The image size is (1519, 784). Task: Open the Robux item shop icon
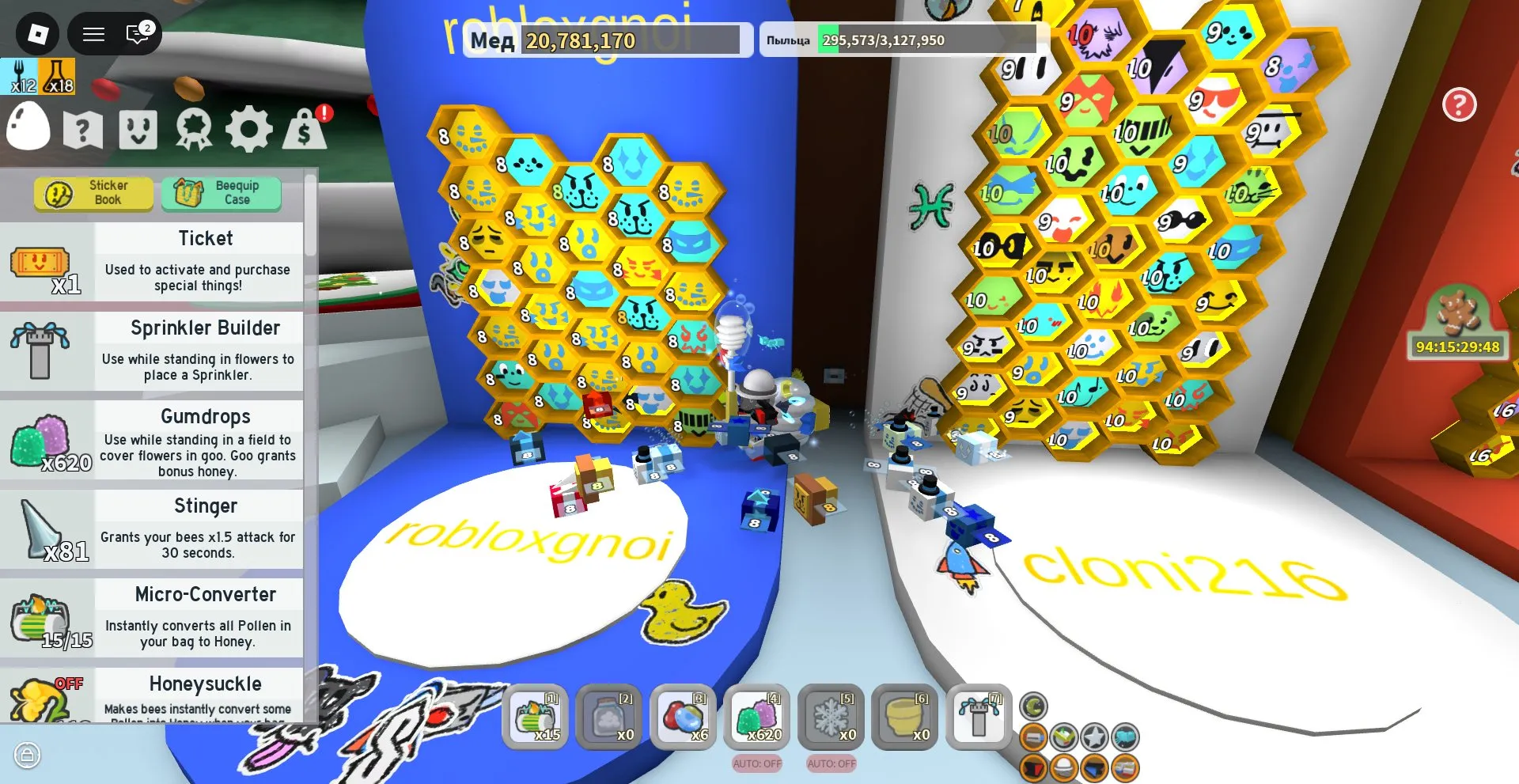click(307, 129)
